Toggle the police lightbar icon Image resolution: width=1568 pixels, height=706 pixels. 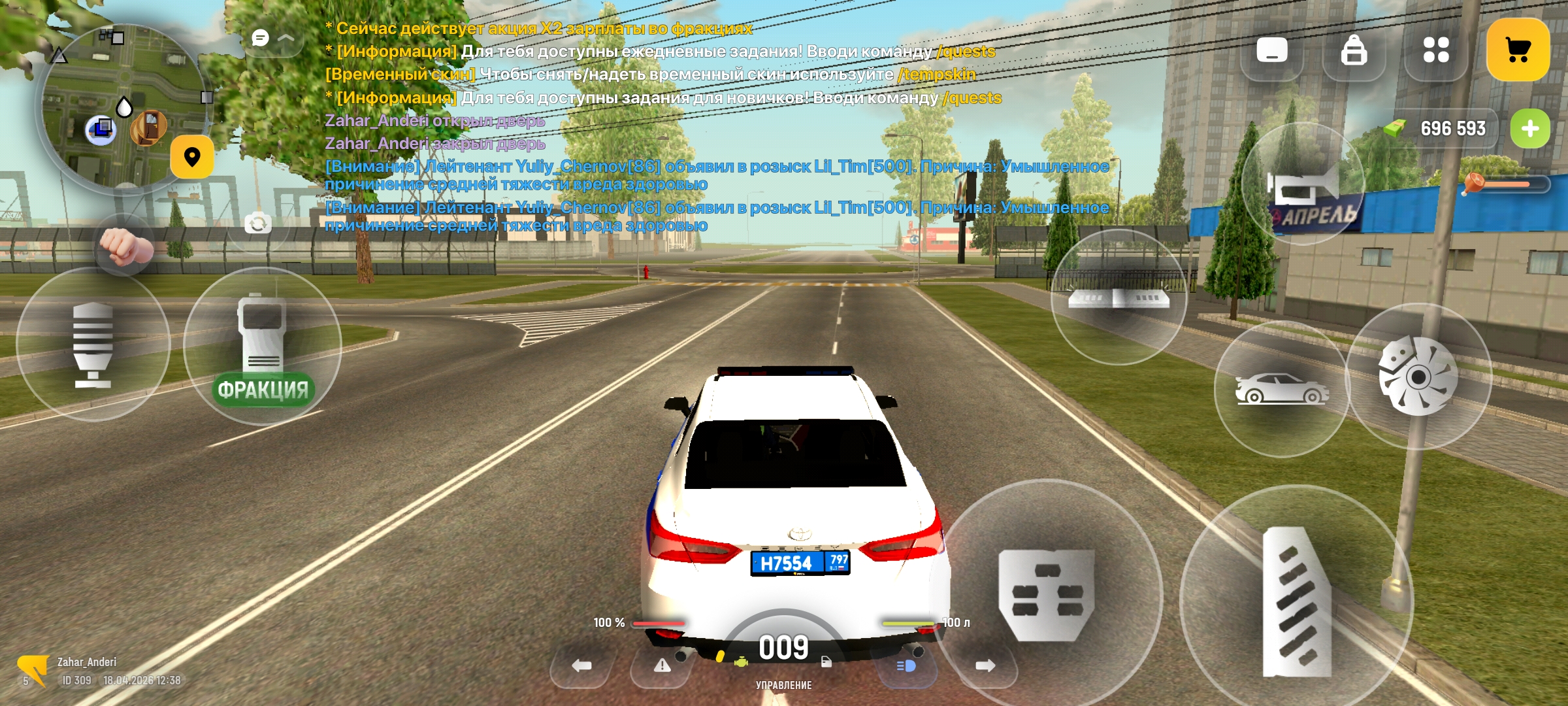pos(1119,297)
